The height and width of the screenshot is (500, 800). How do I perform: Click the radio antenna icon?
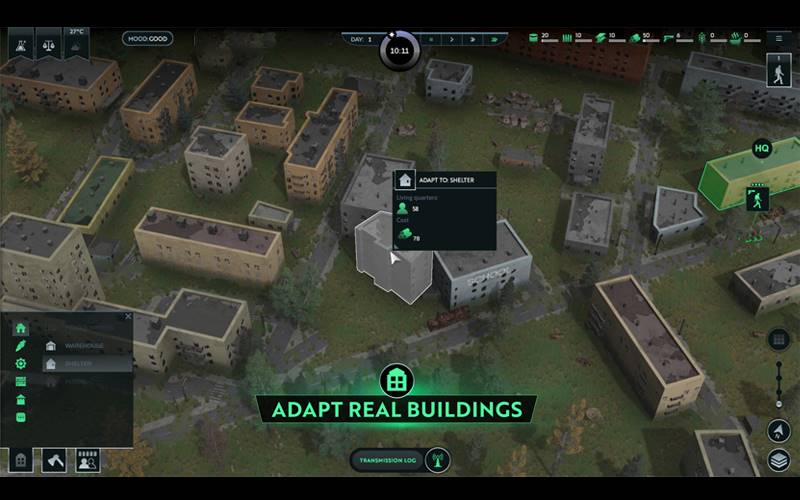(436, 460)
